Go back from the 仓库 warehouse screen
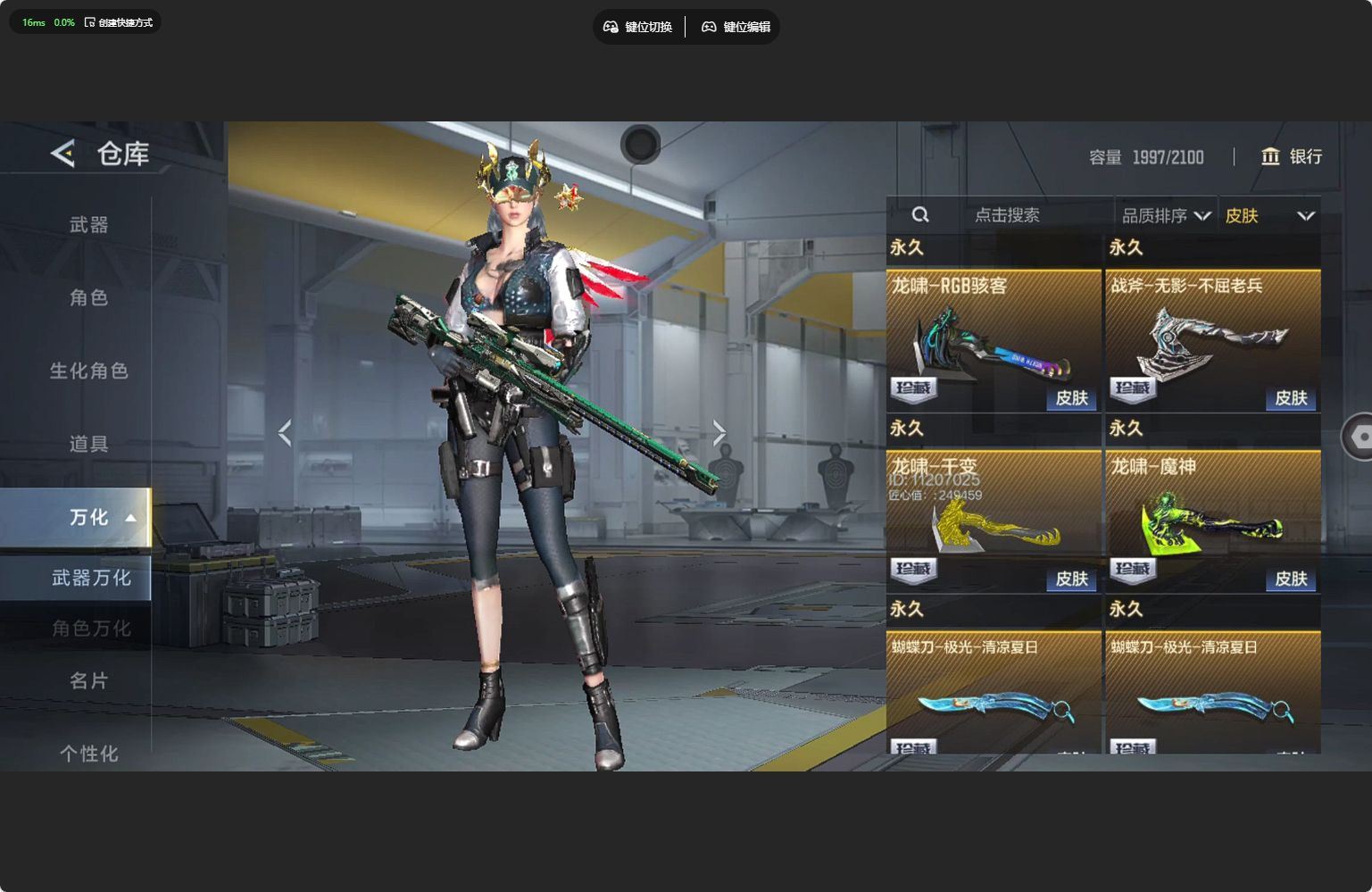Image resolution: width=1372 pixels, height=892 pixels. point(62,154)
